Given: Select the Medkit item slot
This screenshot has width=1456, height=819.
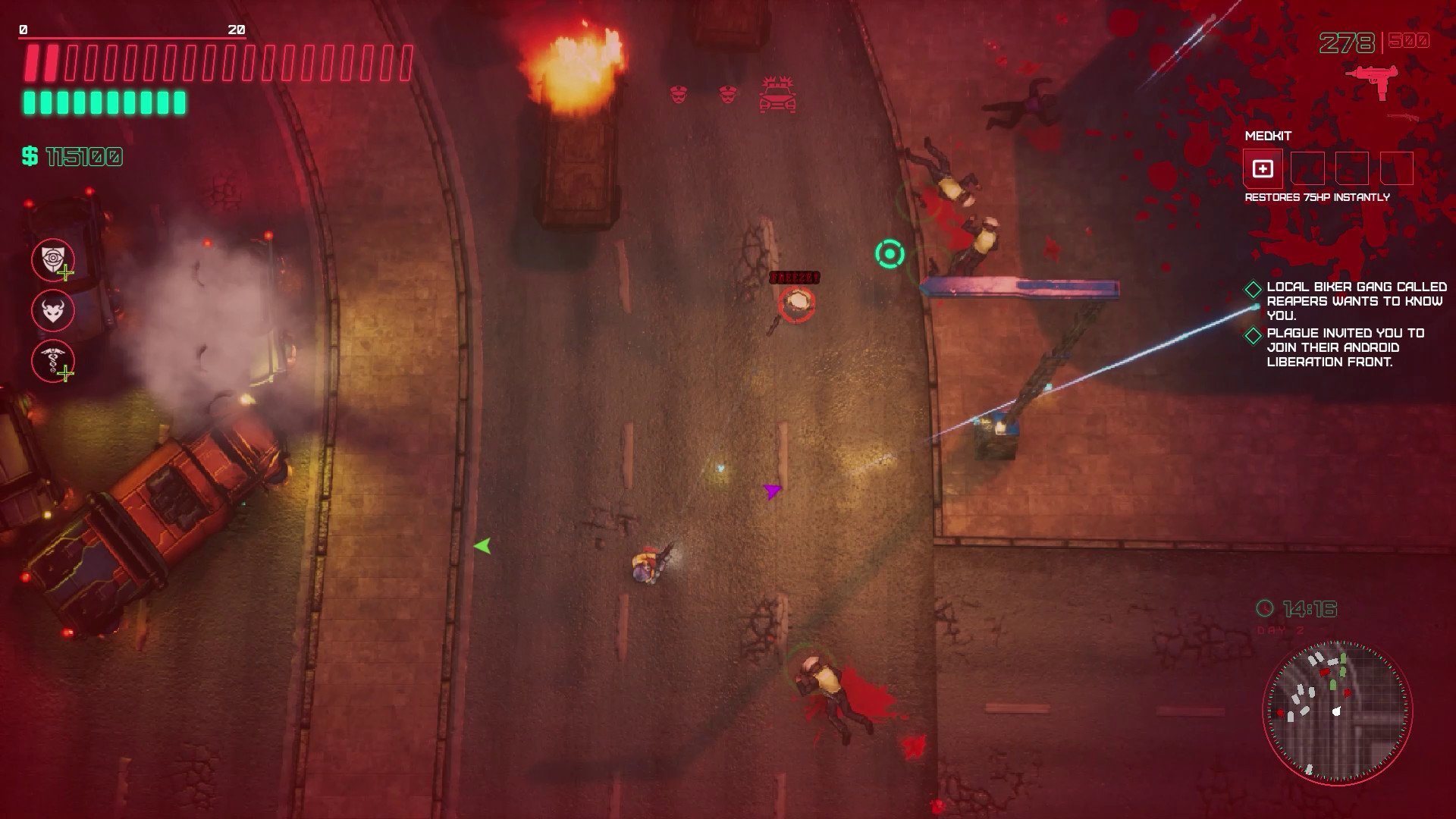Looking at the screenshot, I should tap(1263, 168).
